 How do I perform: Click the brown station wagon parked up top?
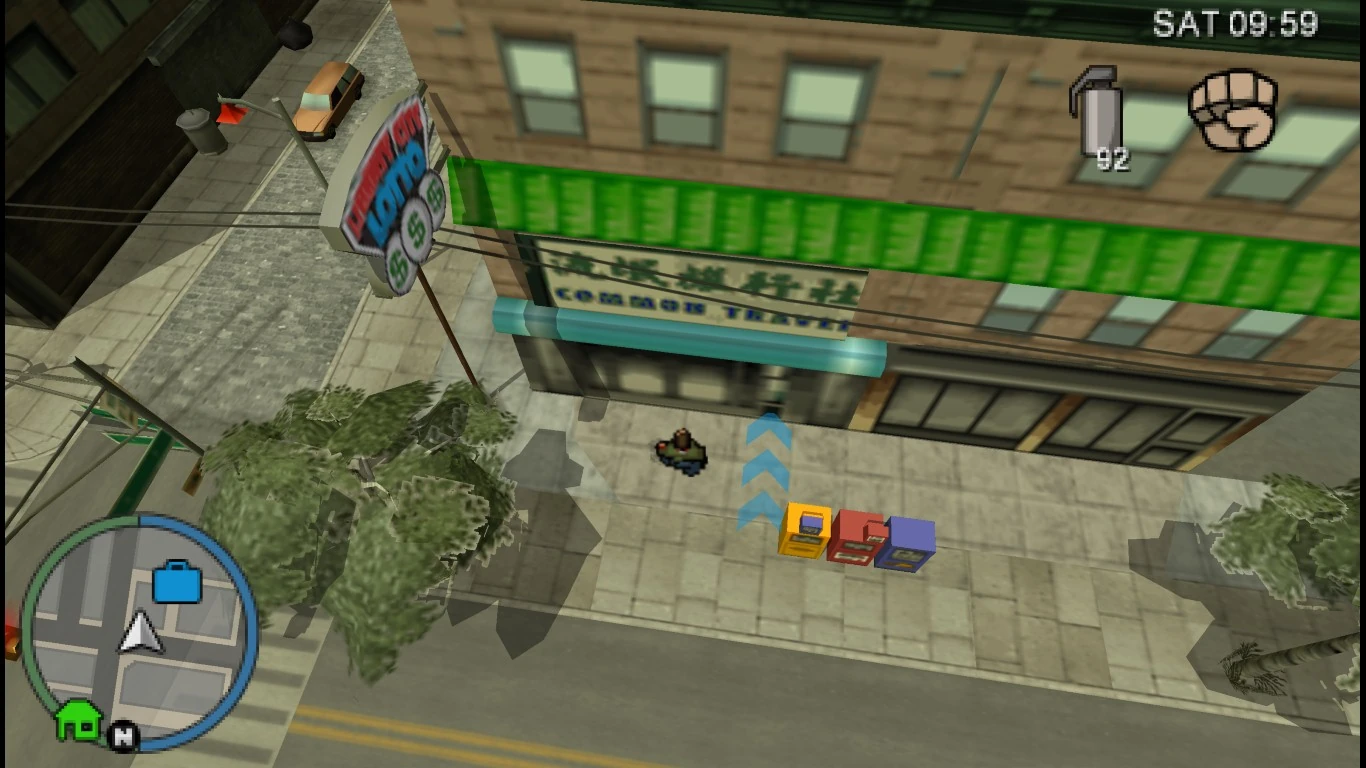tap(325, 95)
